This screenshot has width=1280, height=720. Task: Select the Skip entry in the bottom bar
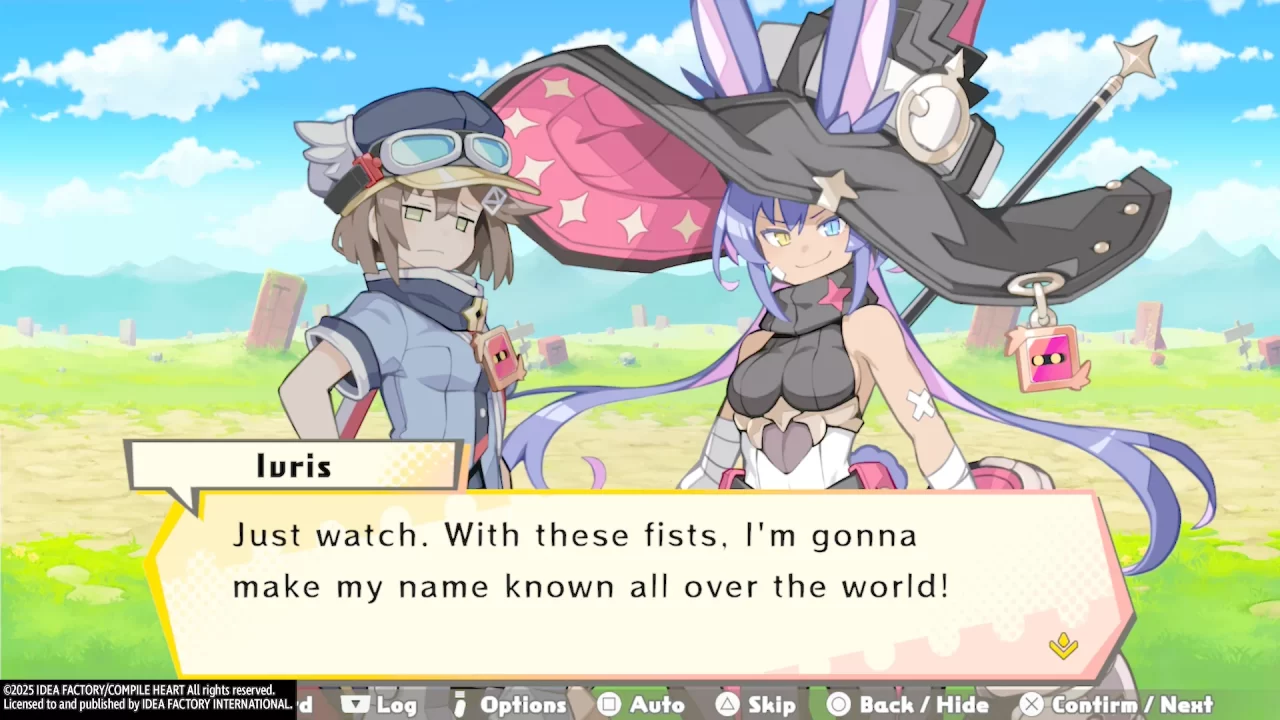click(755, 704)
